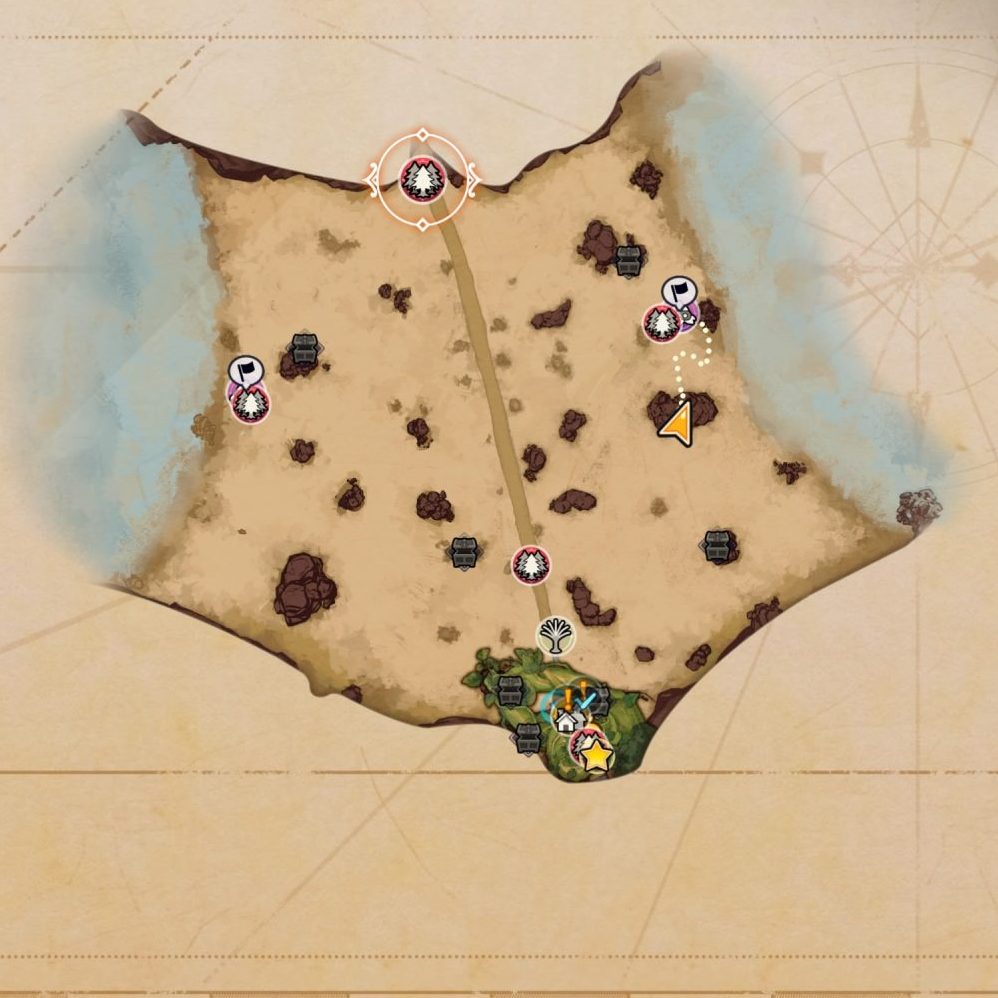998x998 pixels.
Task: Click the tree marker below the western flag
Action: point(251,404)
